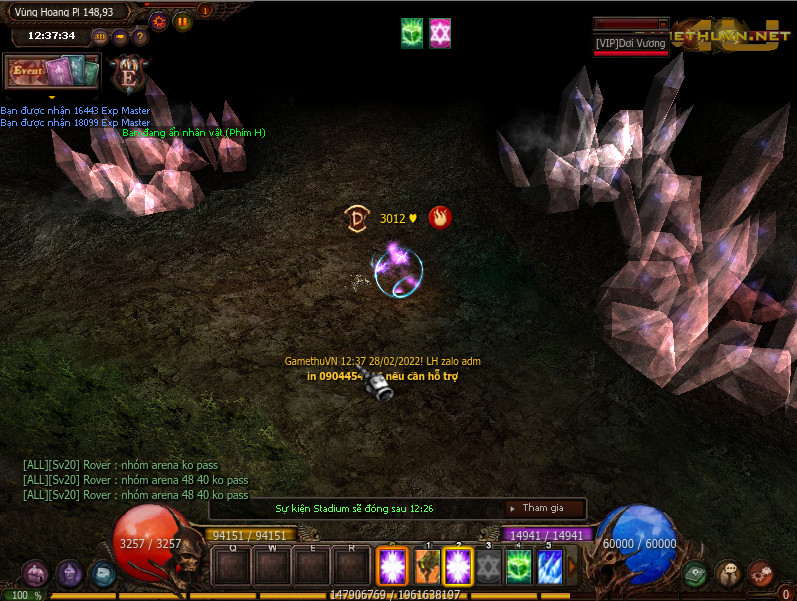Open the green book icon
797x601 pixels.
tap(696, 574)
